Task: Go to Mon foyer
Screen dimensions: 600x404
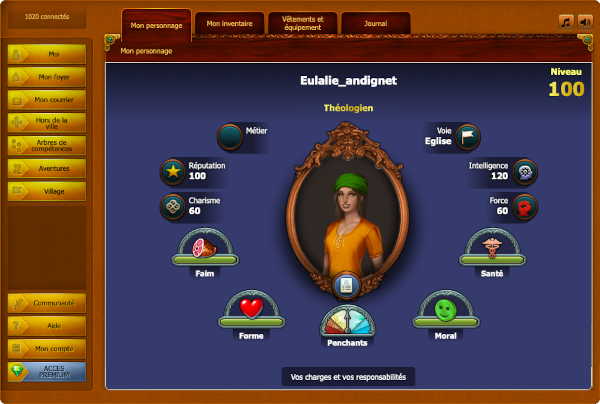Action: [x=47, y=76]
